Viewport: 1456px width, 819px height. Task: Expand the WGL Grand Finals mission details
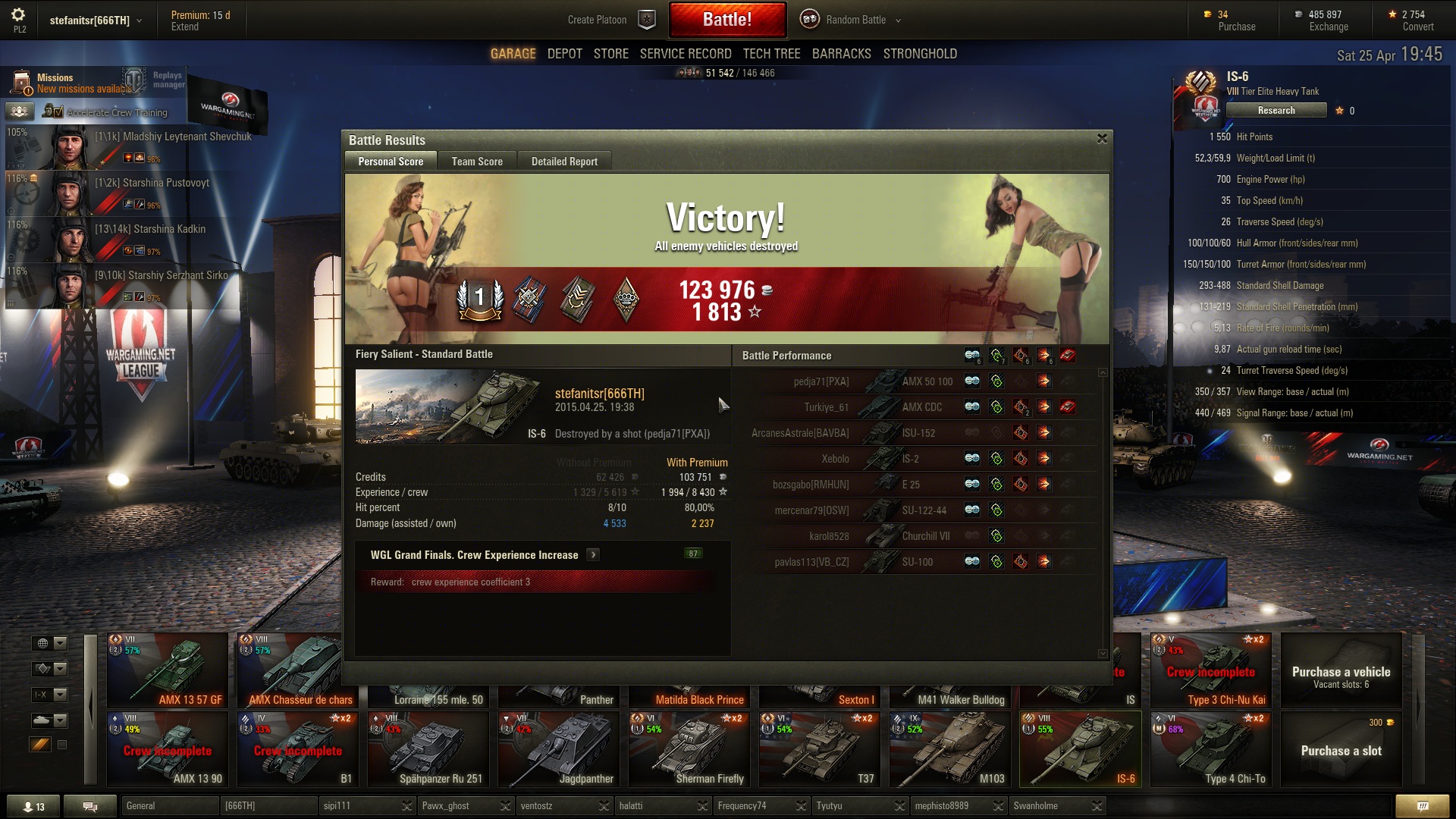(593, 555)
